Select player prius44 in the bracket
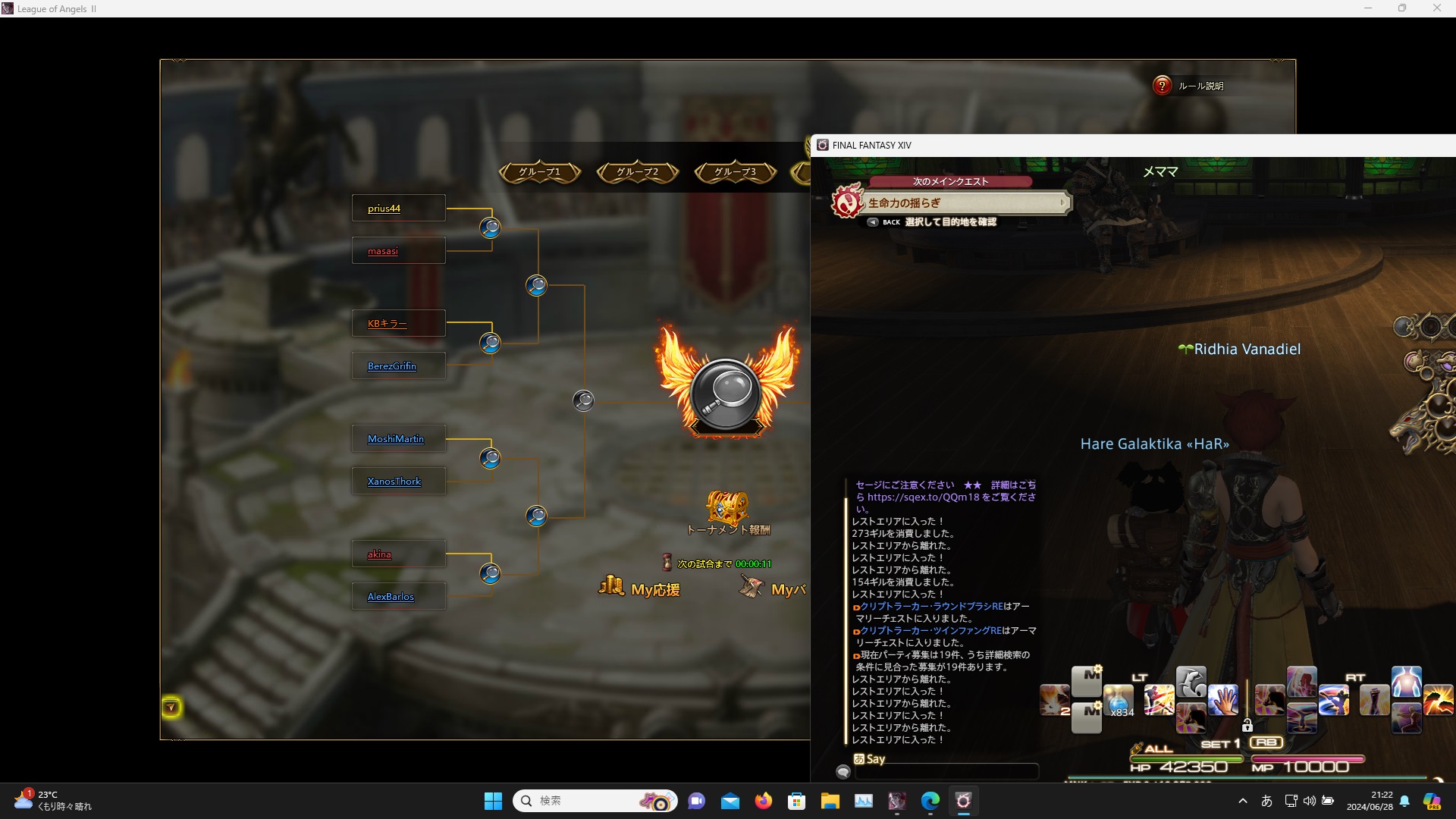The width and height of the screenshot is (1456, 819). (x=384, y=208)
